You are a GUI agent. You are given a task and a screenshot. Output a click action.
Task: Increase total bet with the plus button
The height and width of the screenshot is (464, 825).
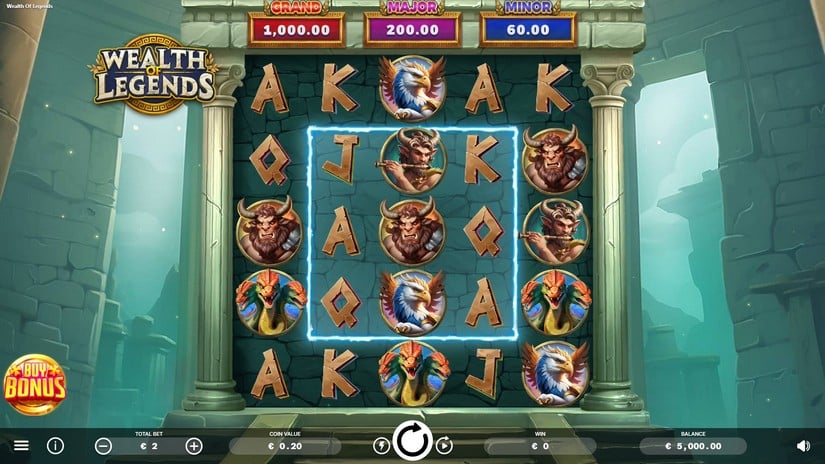coord(194,446)
